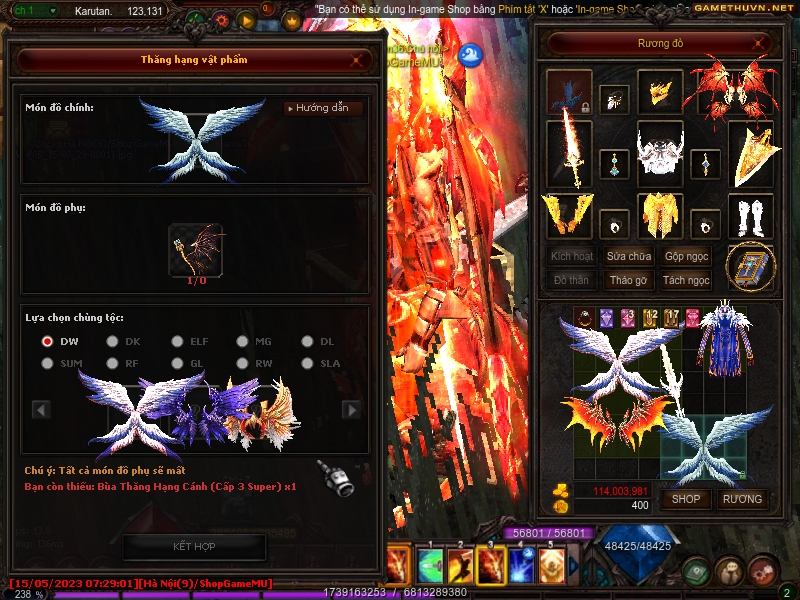
Task: Open the SHOP from the inventory
Action: coord(686,499)
